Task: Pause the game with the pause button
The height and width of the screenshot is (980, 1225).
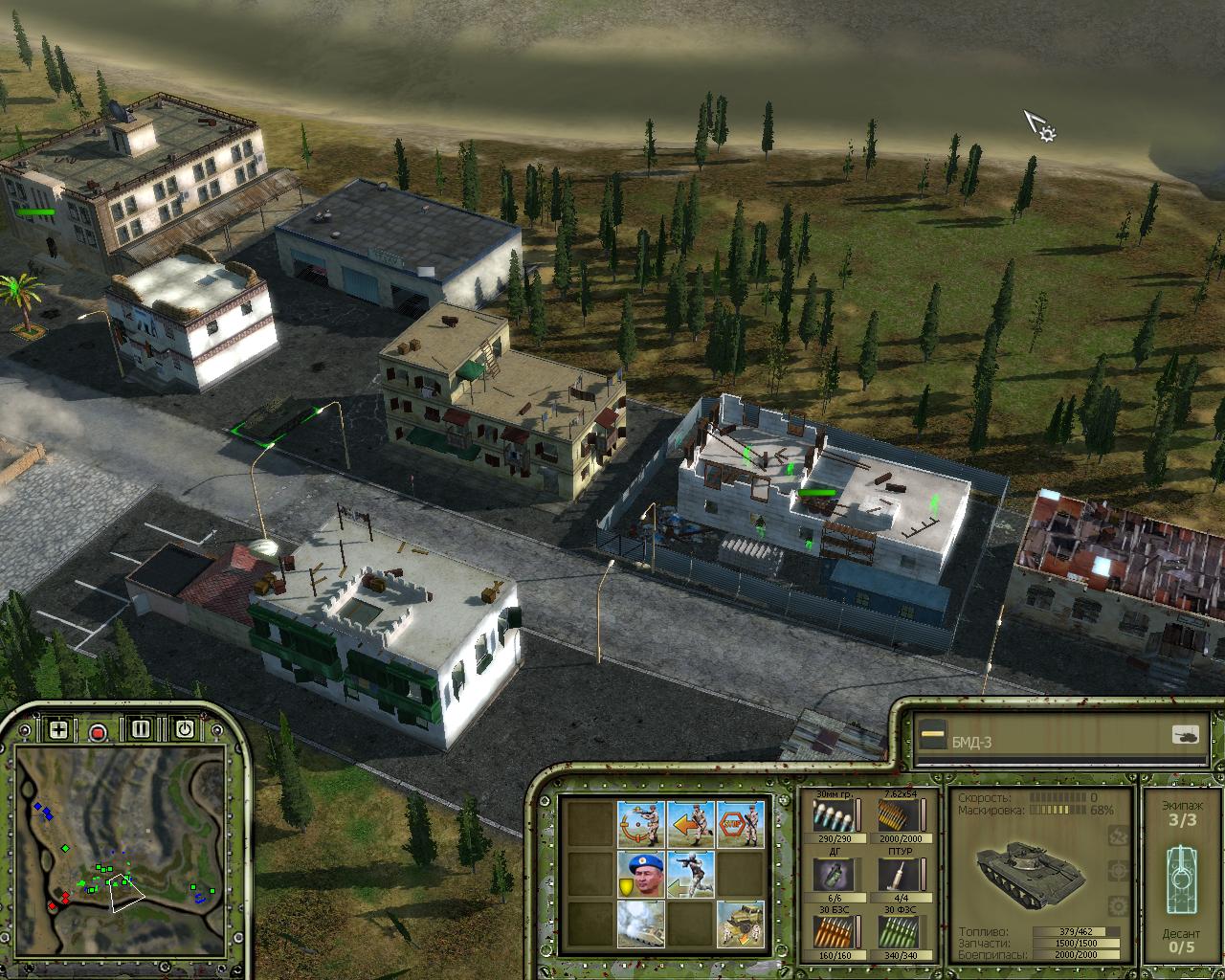Action: (x=142, y=730)
